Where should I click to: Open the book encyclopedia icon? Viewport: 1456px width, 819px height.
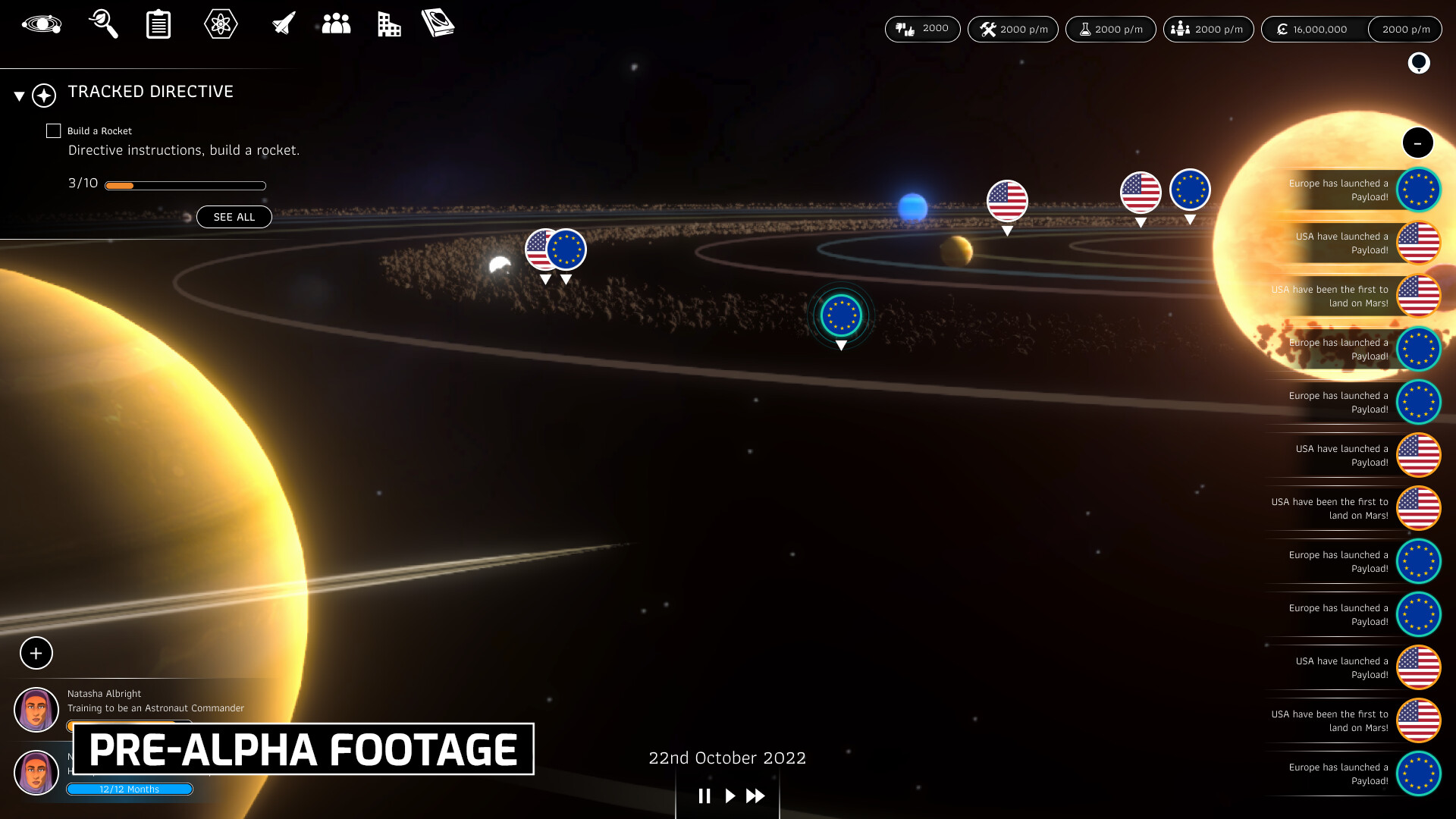pos(438,24)
